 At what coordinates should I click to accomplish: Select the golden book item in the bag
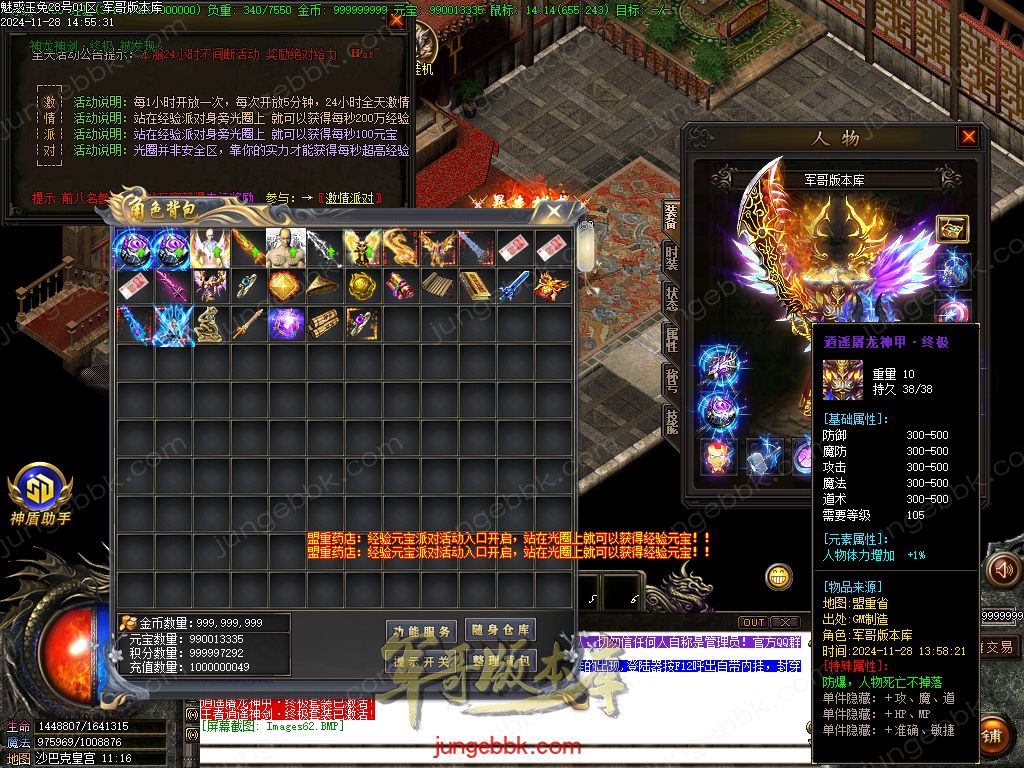(475, 286)
